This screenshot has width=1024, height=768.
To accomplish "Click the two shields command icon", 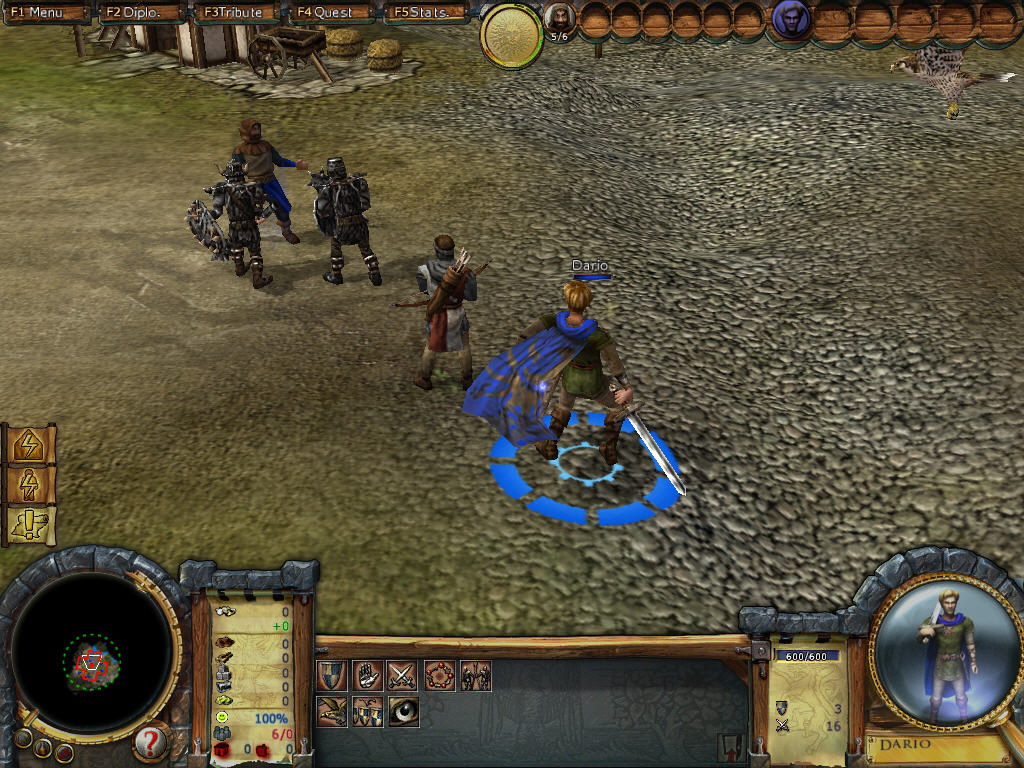I will tap(367, 711).
